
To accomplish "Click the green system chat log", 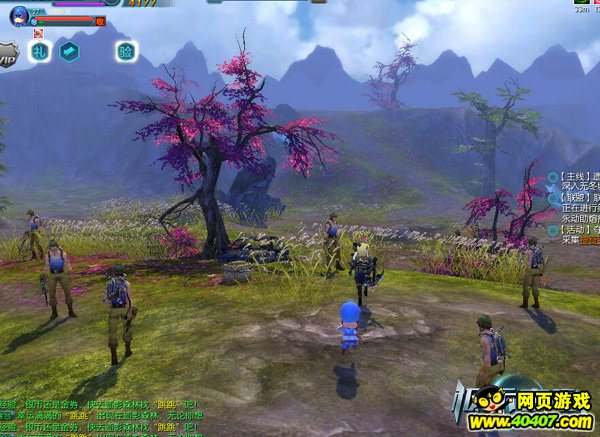I will [100, 414].
